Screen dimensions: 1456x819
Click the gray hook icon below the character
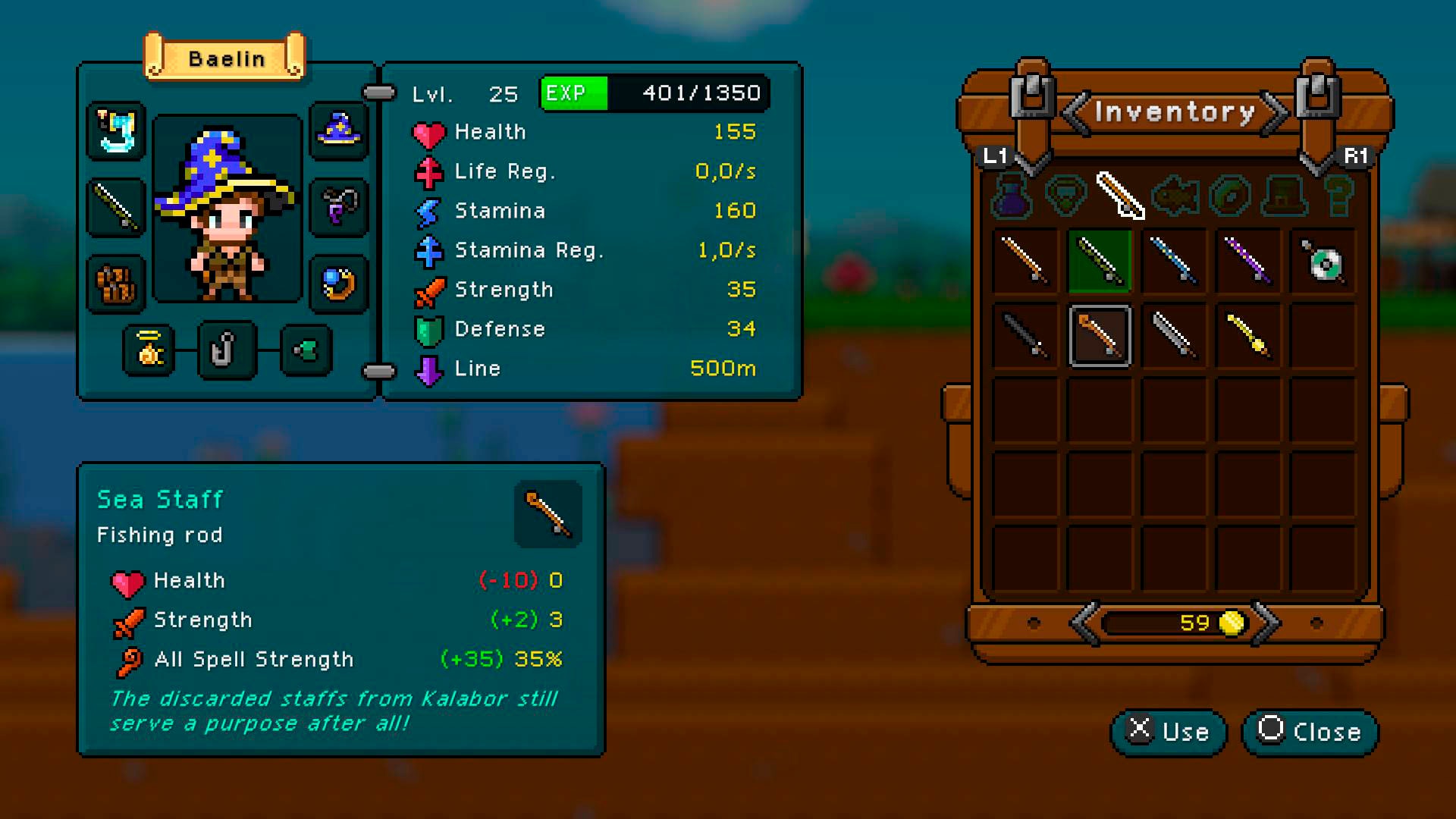click(x=228, y=350)
